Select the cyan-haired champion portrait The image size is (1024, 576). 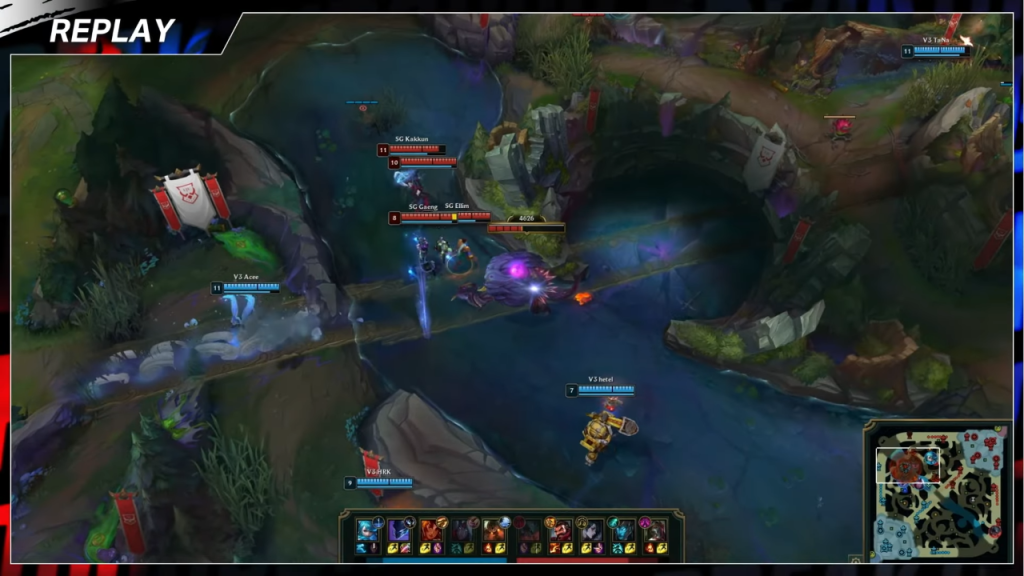tap(365, 529)
